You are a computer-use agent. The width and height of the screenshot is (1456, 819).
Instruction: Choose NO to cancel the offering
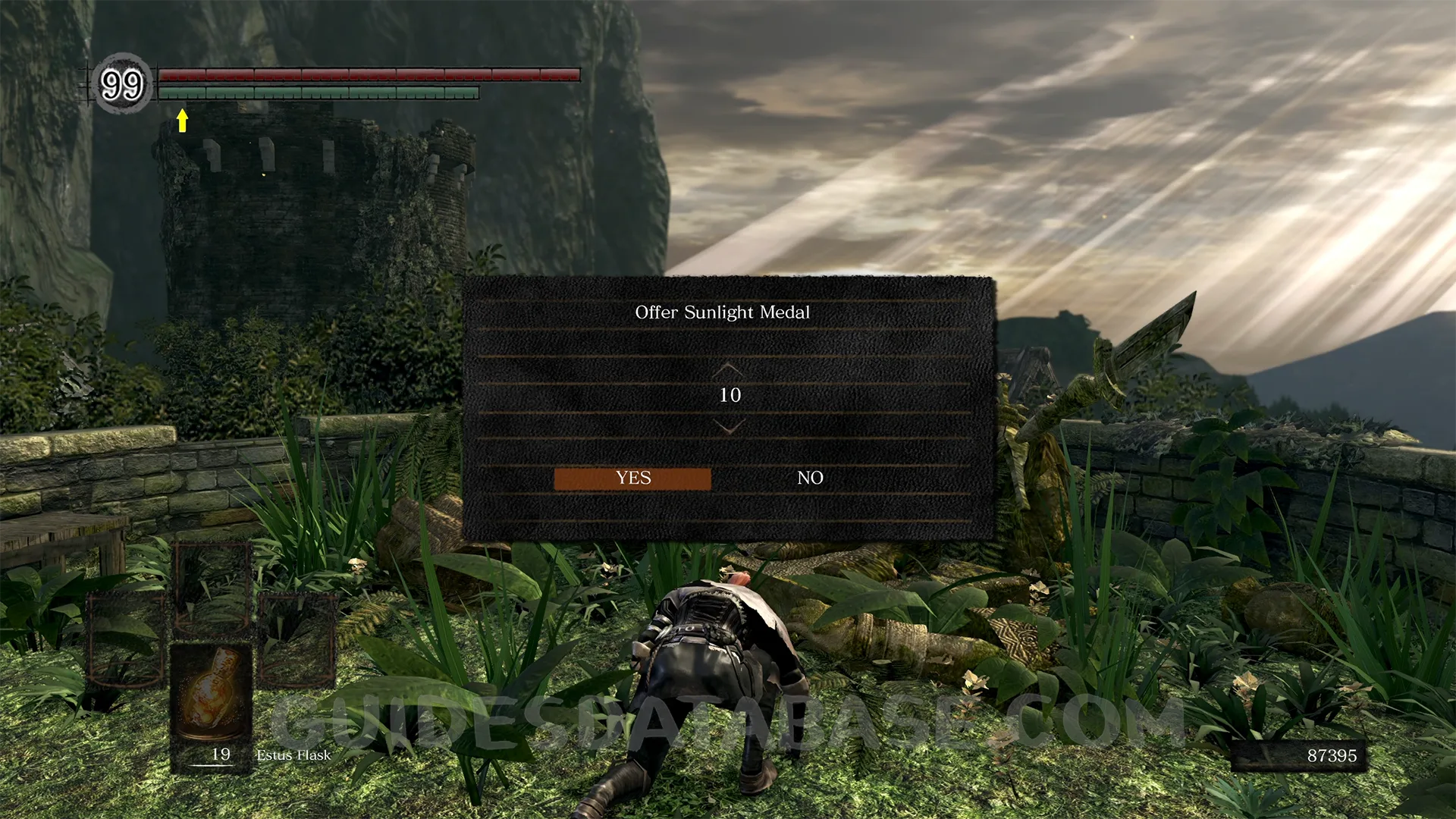[810, 479]
